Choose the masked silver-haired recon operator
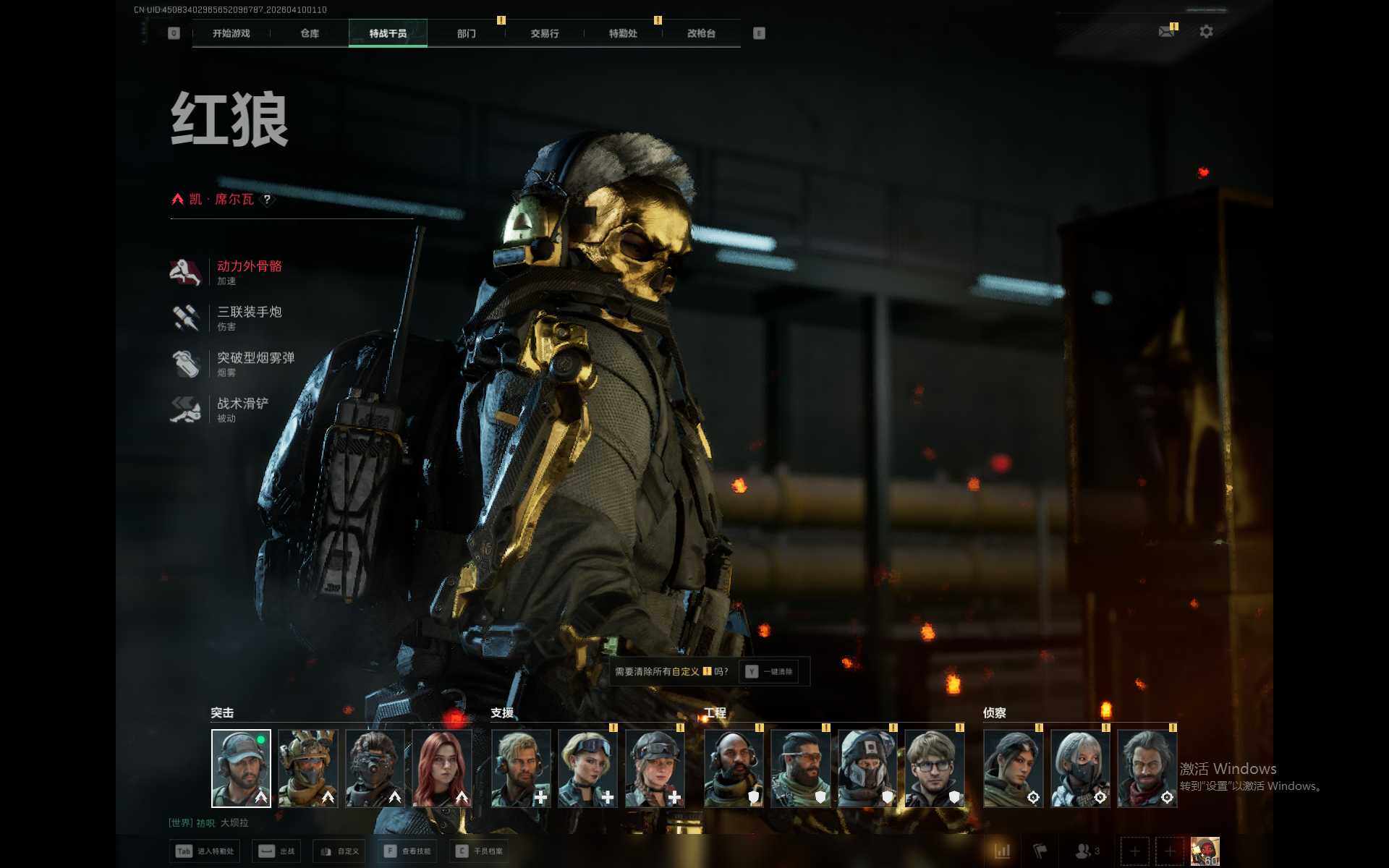 1079,768
